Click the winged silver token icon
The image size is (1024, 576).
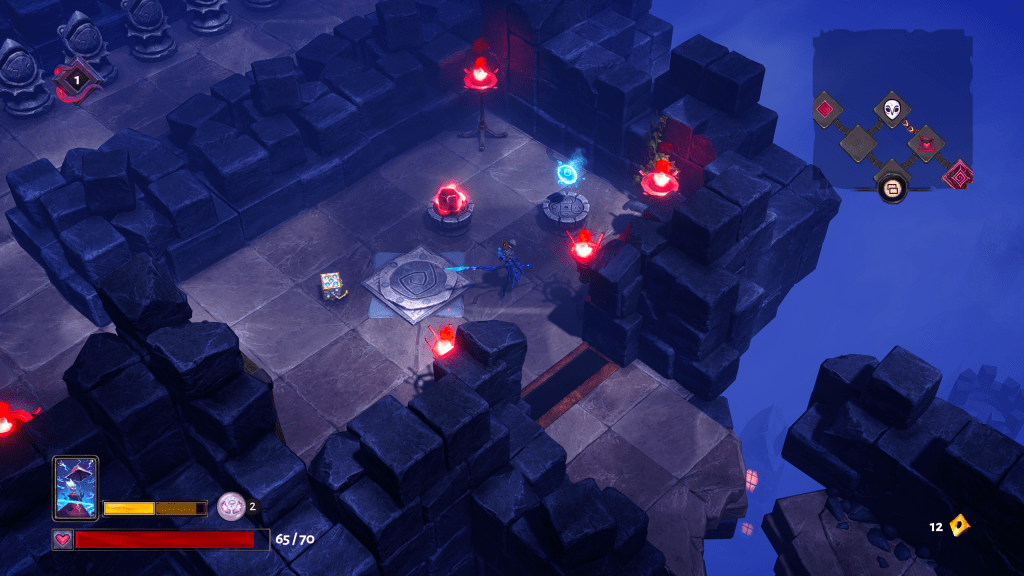[x=231, y=507]
